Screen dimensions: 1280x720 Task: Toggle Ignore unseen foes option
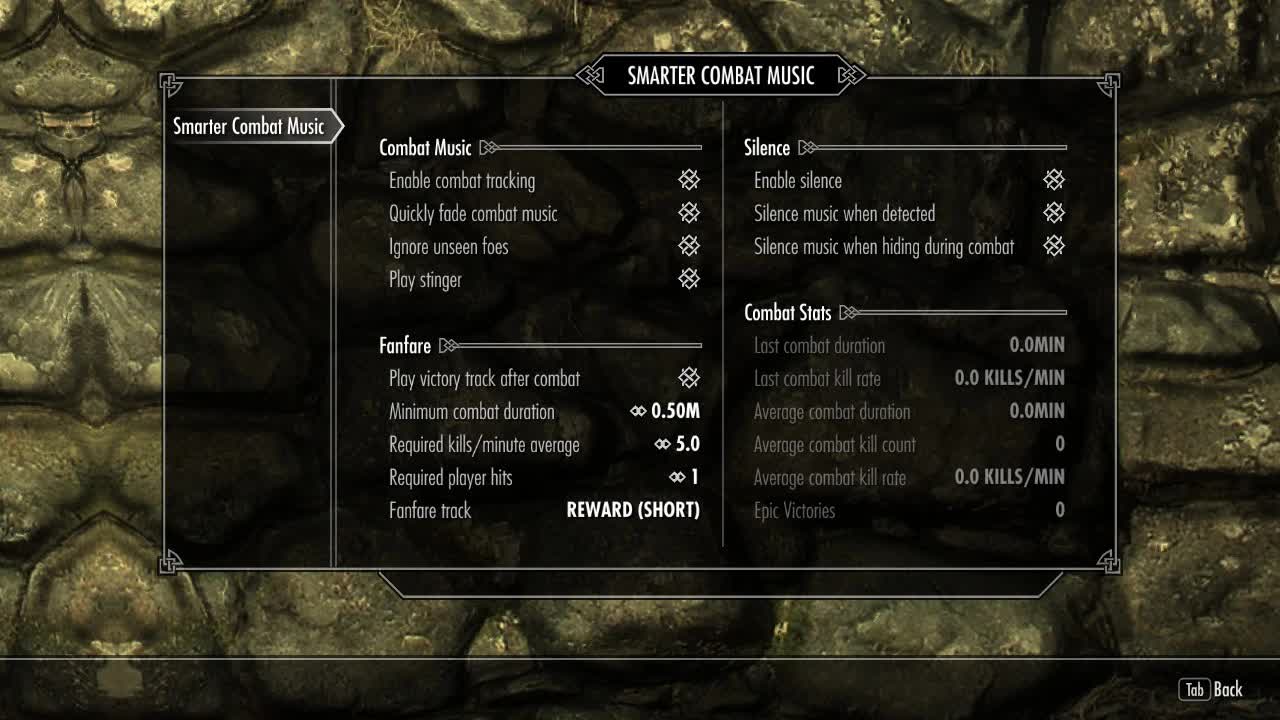coord(689,246)
